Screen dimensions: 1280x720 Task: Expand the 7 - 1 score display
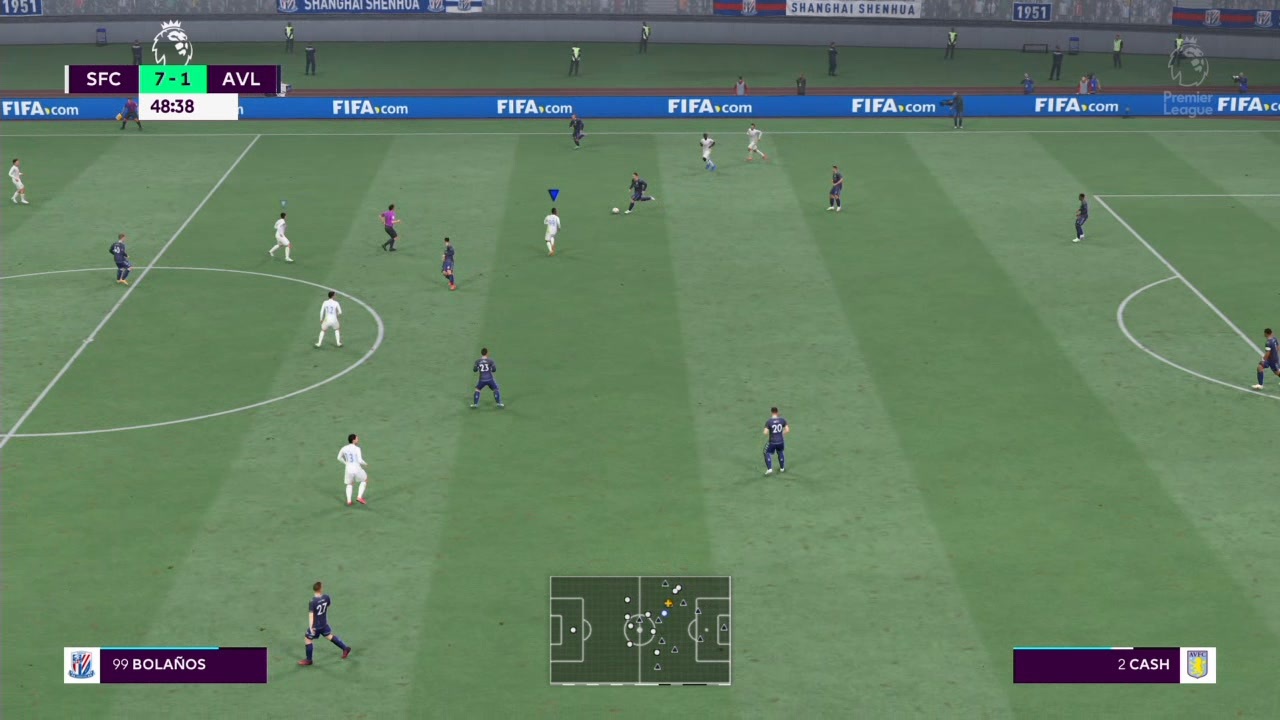(172, 79)
